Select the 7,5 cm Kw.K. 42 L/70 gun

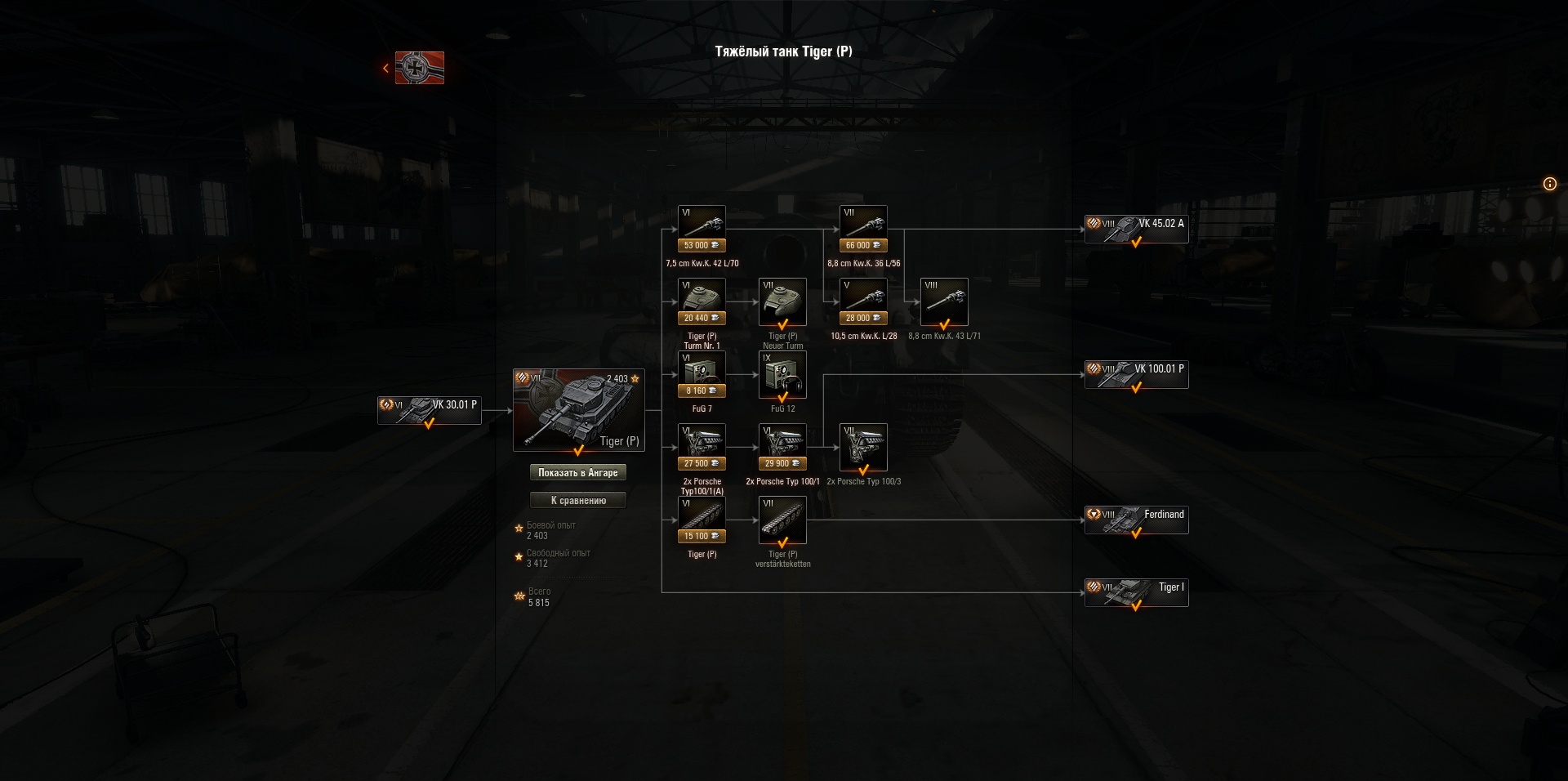701,221
